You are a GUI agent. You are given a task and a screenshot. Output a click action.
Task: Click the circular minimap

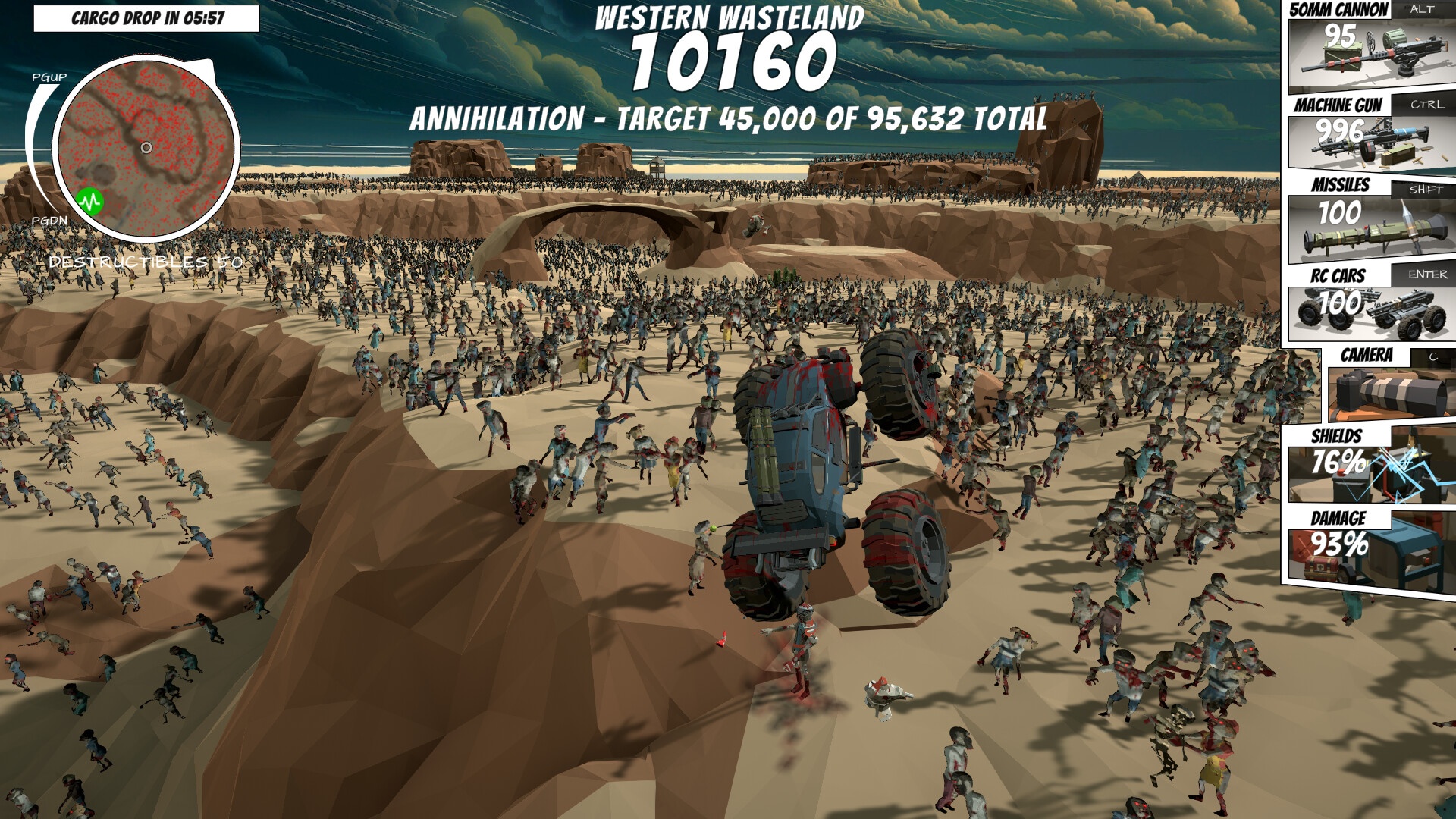(146, 147)
